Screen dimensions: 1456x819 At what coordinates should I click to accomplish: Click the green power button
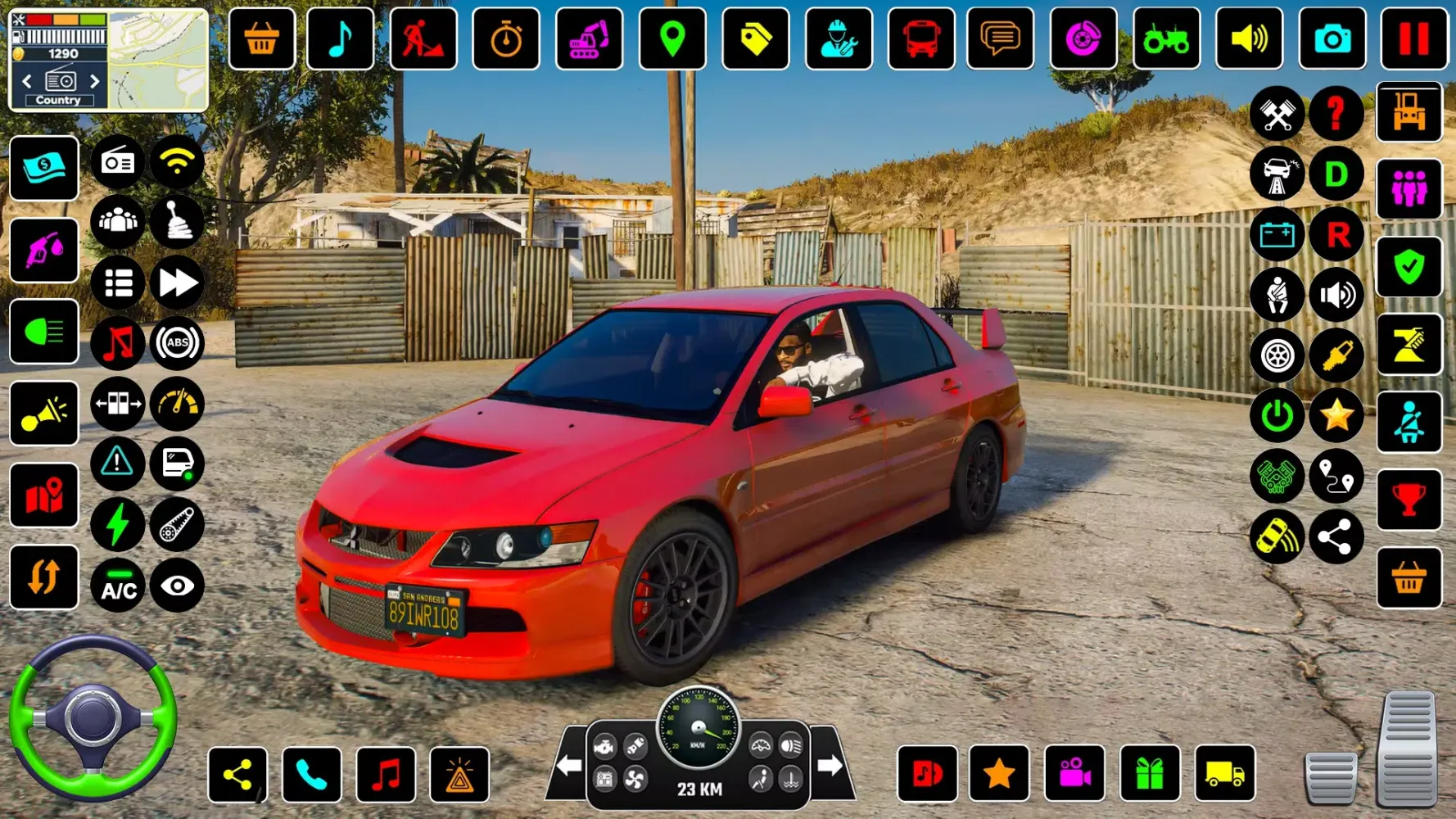pyautogui.click(x=1277, y=416)
